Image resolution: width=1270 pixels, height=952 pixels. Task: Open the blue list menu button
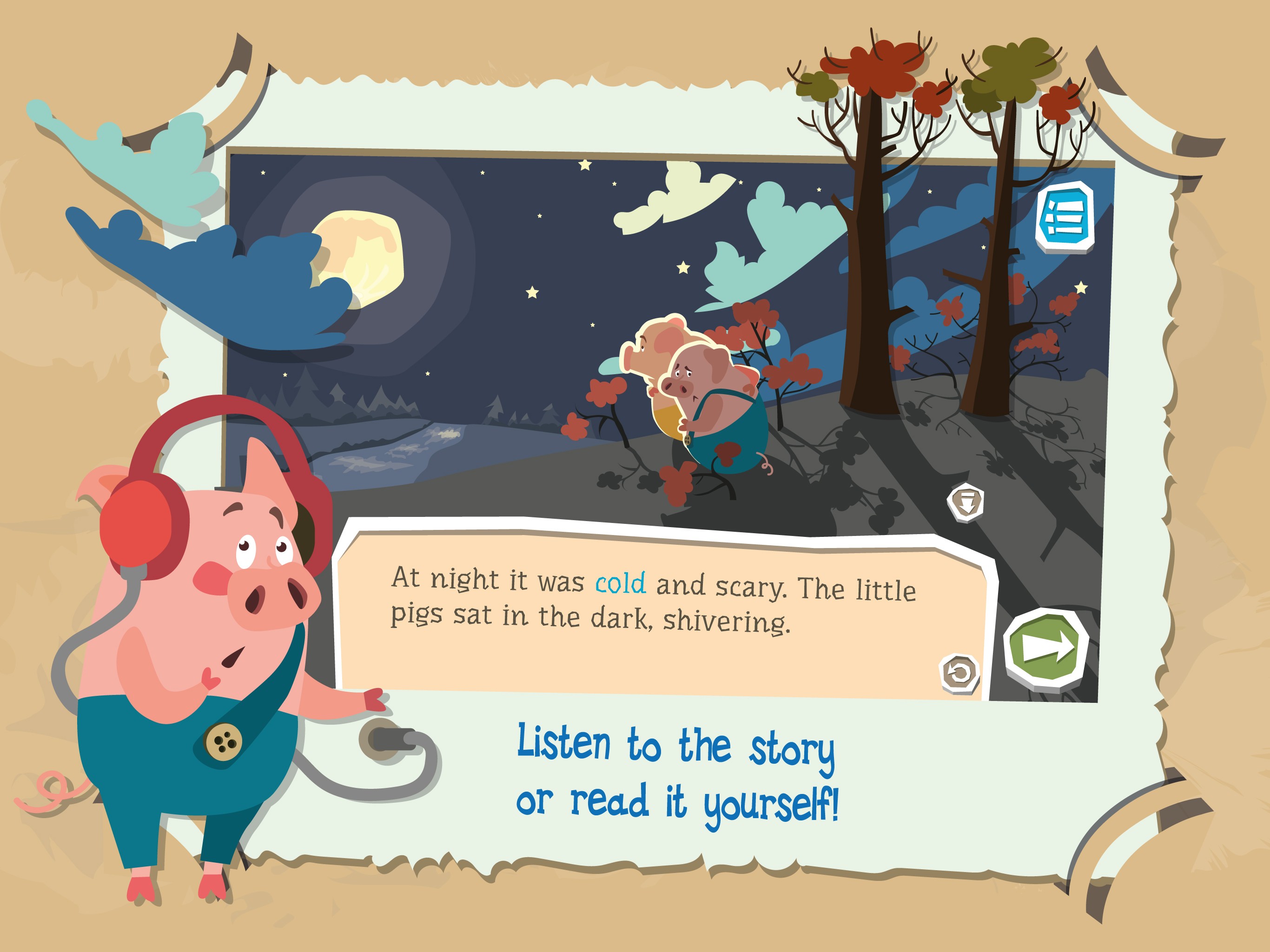point(1065,217)
